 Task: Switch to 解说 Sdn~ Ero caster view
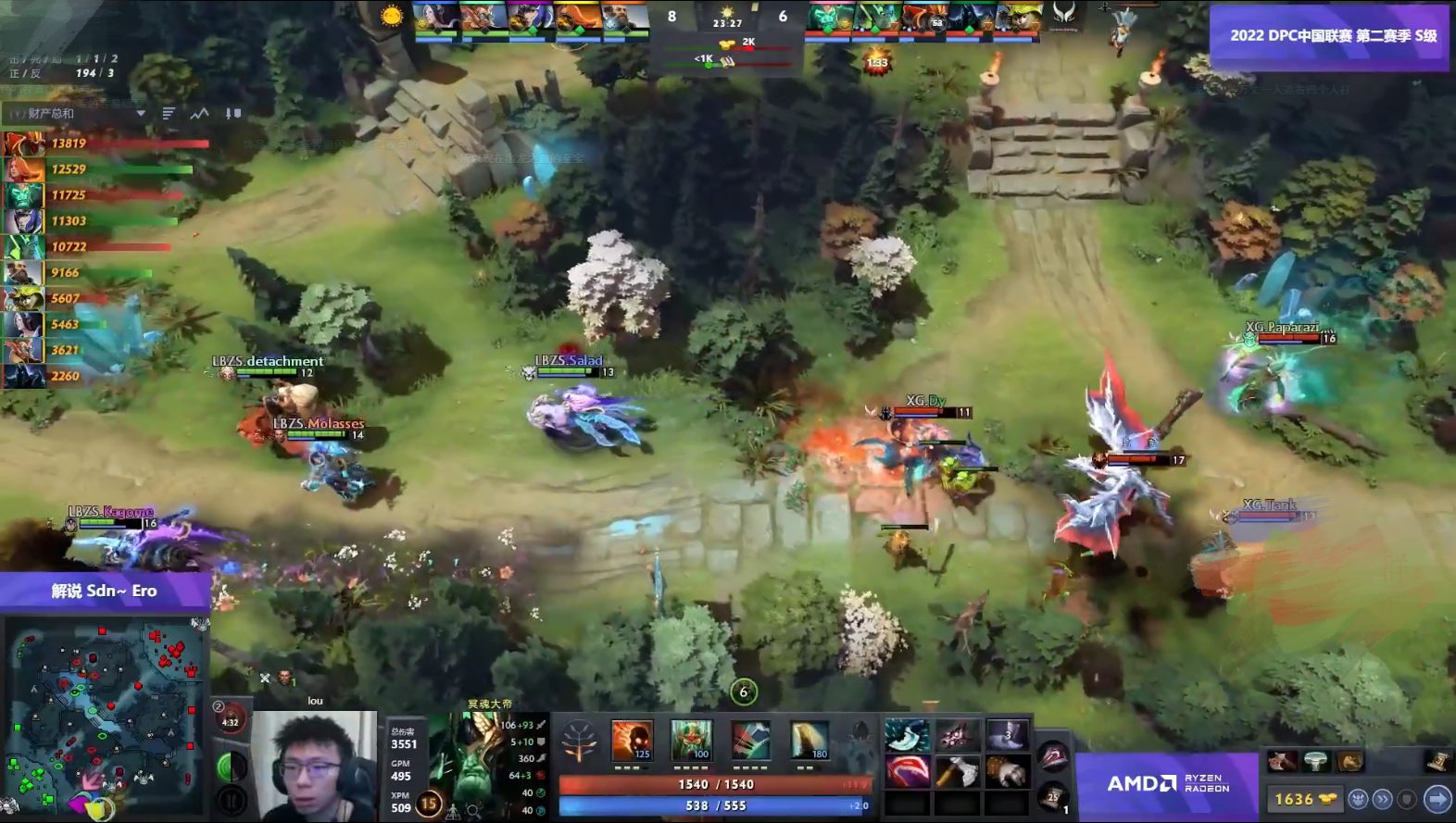[x=105, y=590]
